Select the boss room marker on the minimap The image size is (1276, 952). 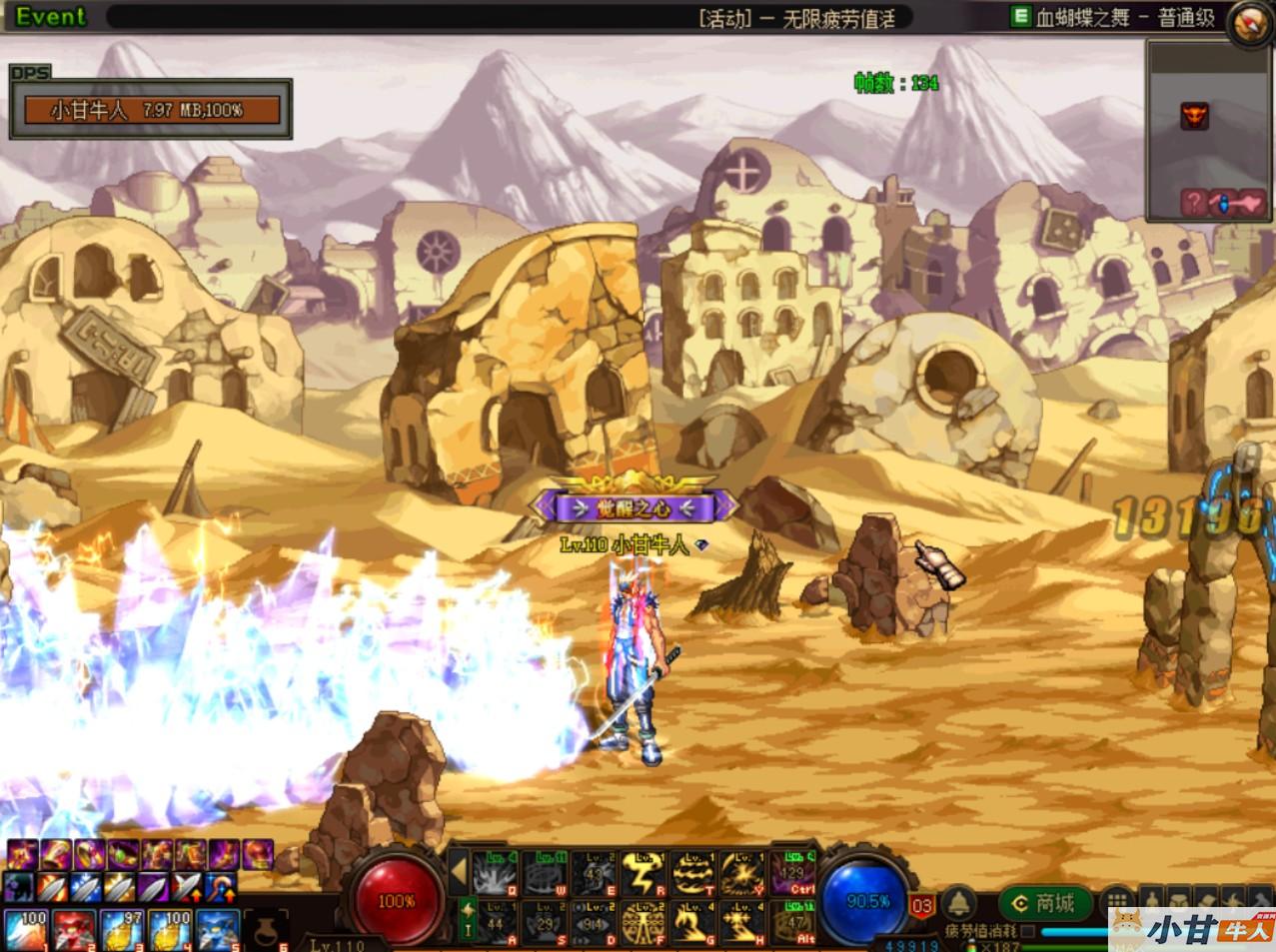(1195, 116)
